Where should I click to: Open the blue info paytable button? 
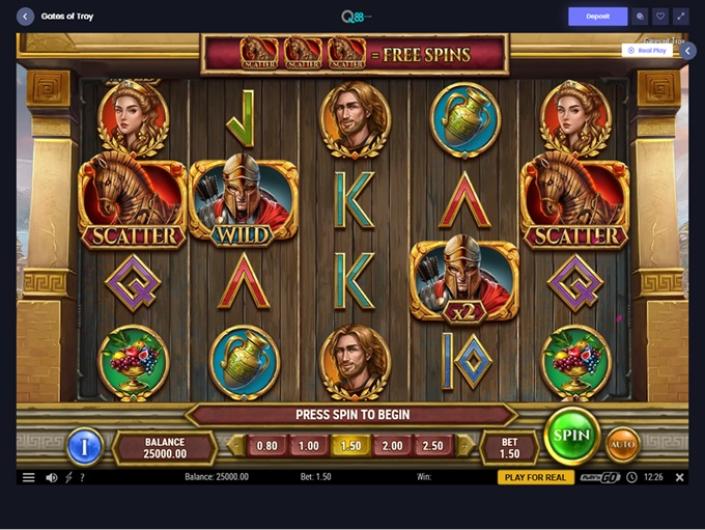click(x=84, y=446)
